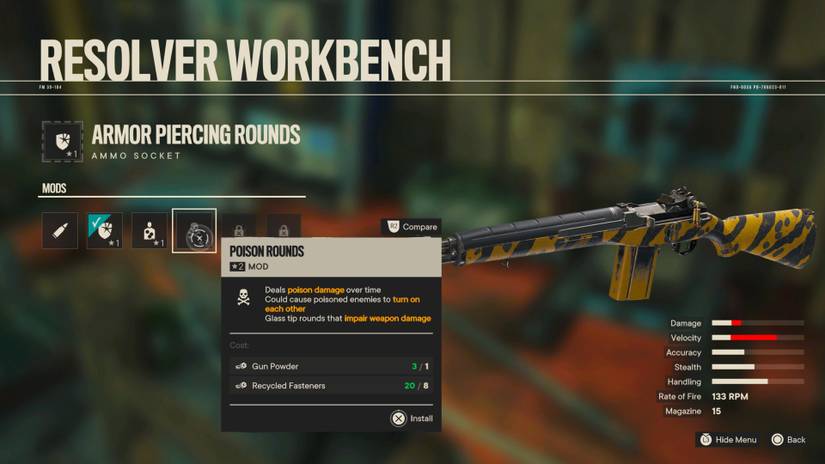Pick the highlighted Poison Rounds mod slot

(194, 231)
